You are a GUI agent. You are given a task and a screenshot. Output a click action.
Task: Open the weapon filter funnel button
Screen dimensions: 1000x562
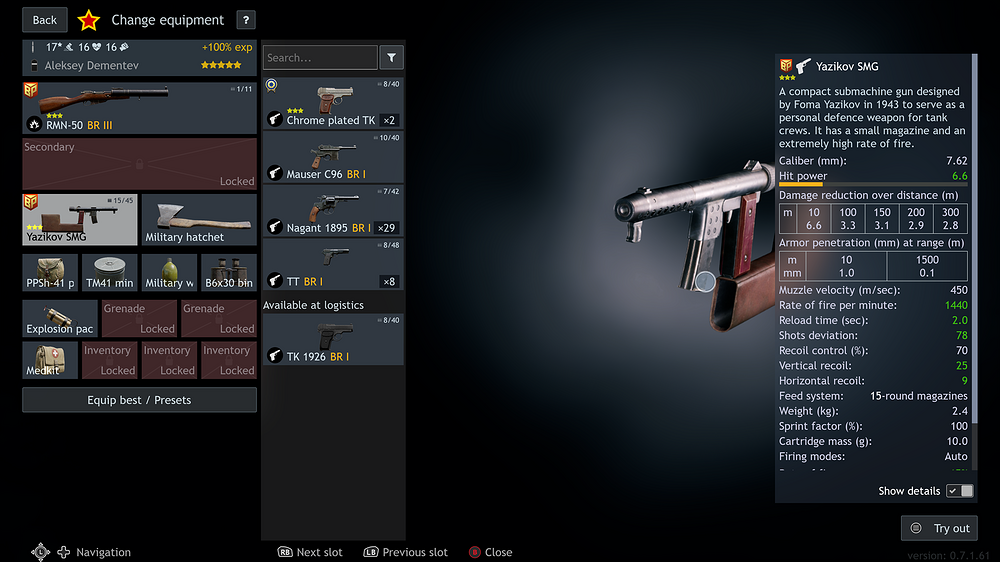click(392, 58)
